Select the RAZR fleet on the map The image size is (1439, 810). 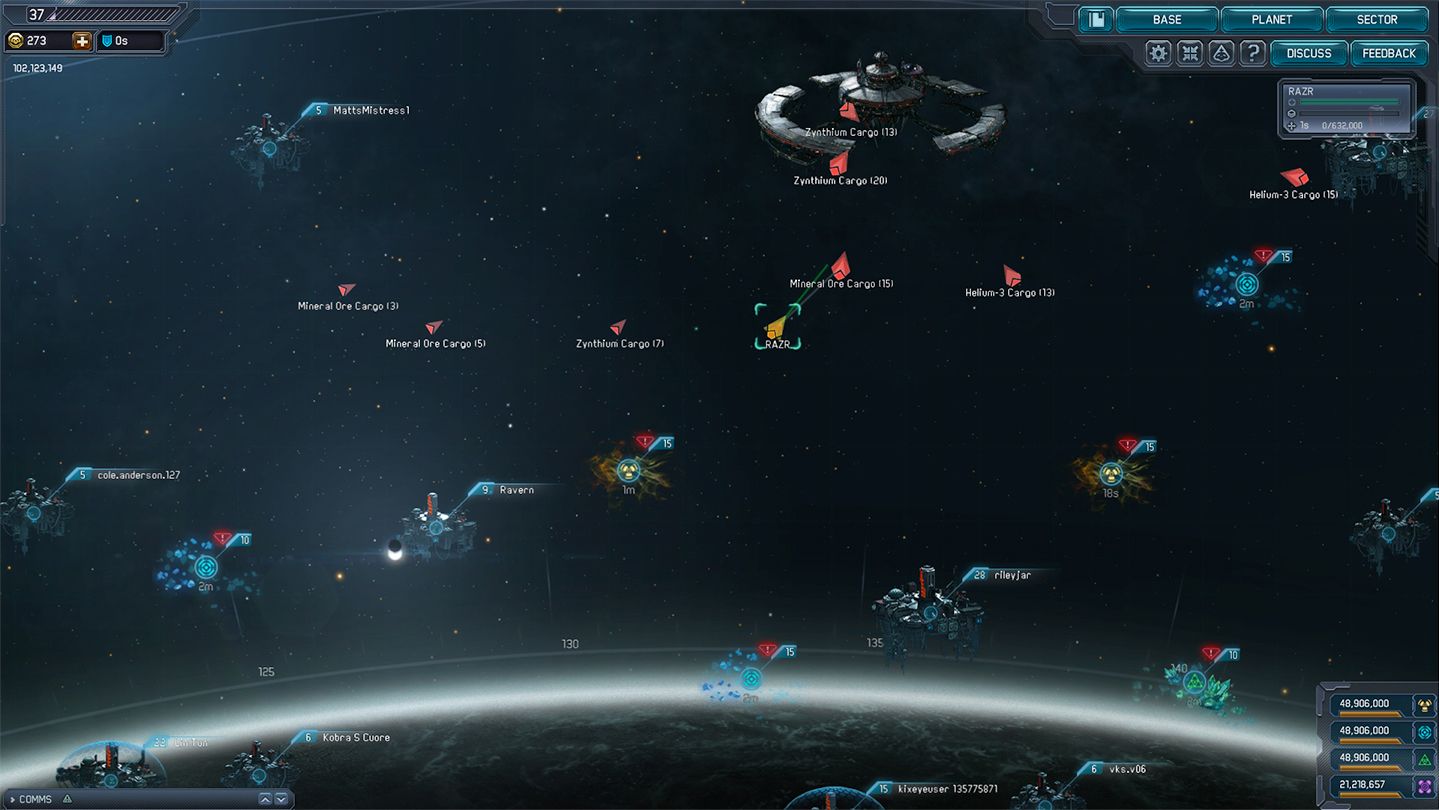(776, 327)
